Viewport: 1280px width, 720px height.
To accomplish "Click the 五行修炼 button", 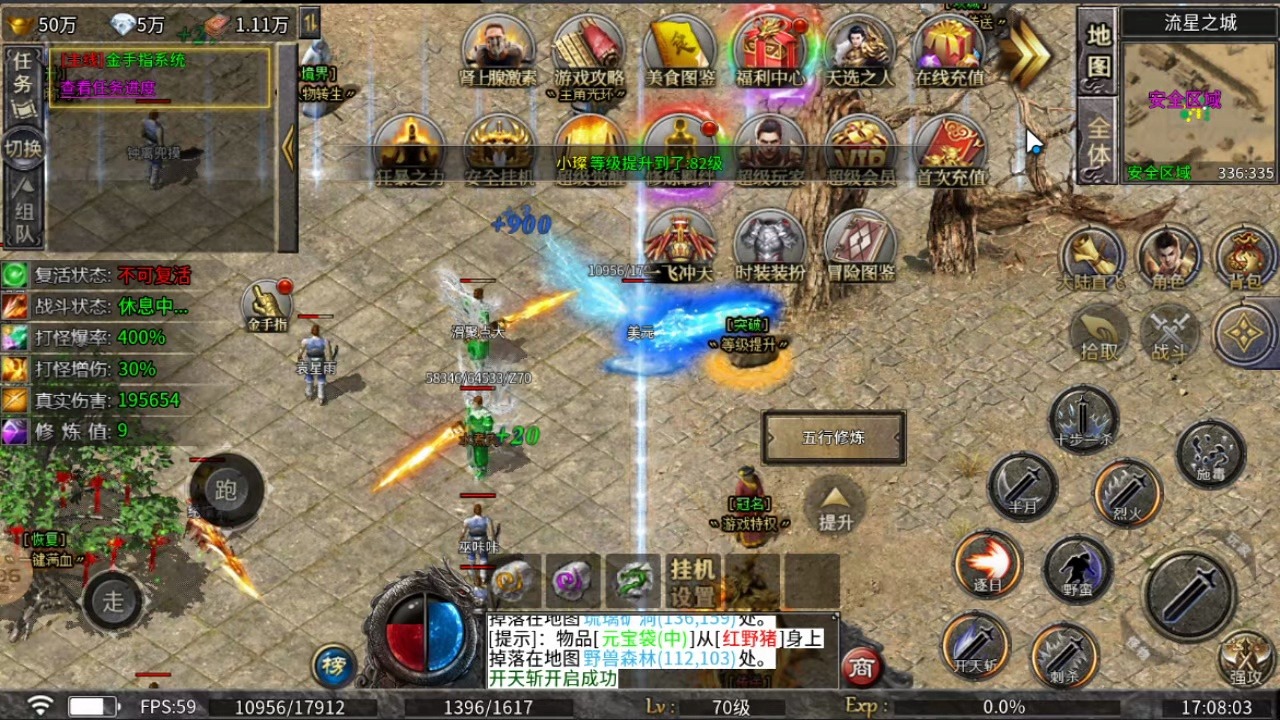I will pyautogui.click(x=834, y=438).
